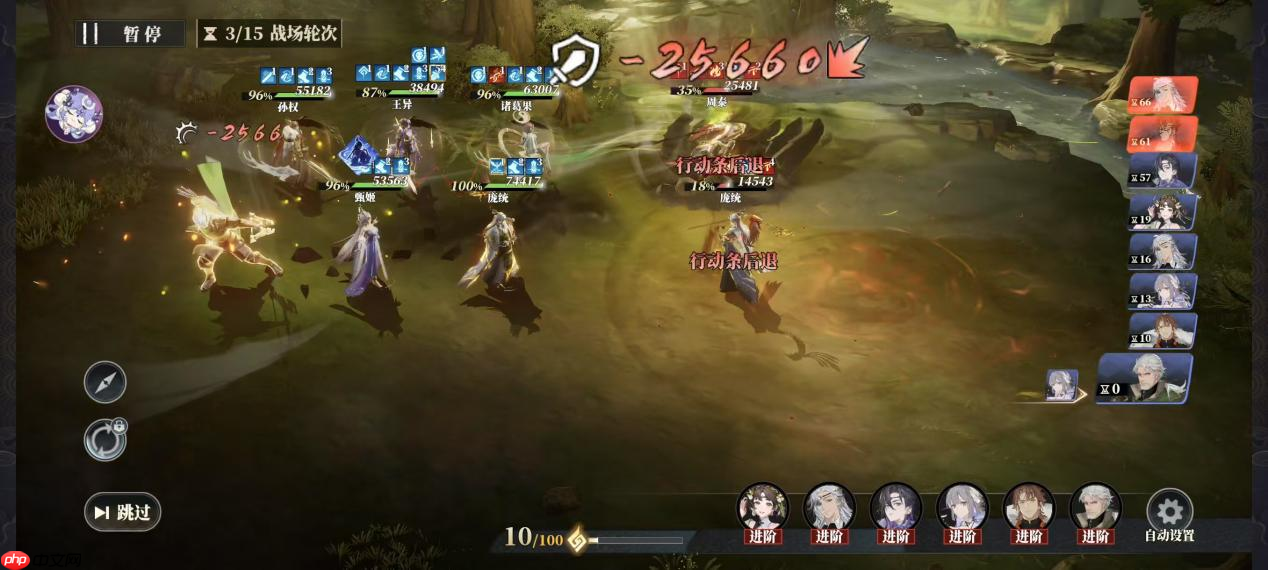Select the turn-order card showing 10
The height and width of the screenshot is (570, 1268).
(x=1163, y=332)
